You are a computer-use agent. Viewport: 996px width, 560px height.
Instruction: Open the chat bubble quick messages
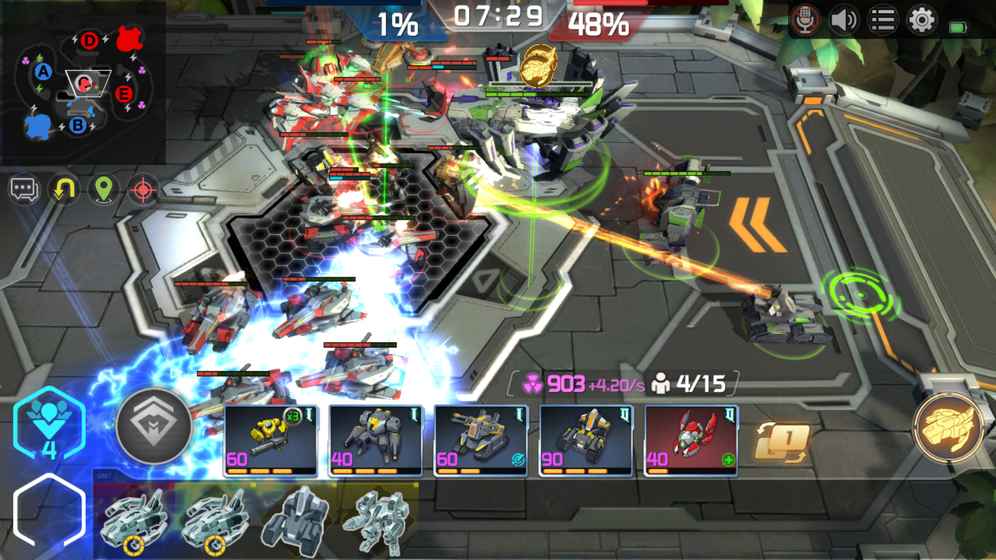[x=25, y=189]
